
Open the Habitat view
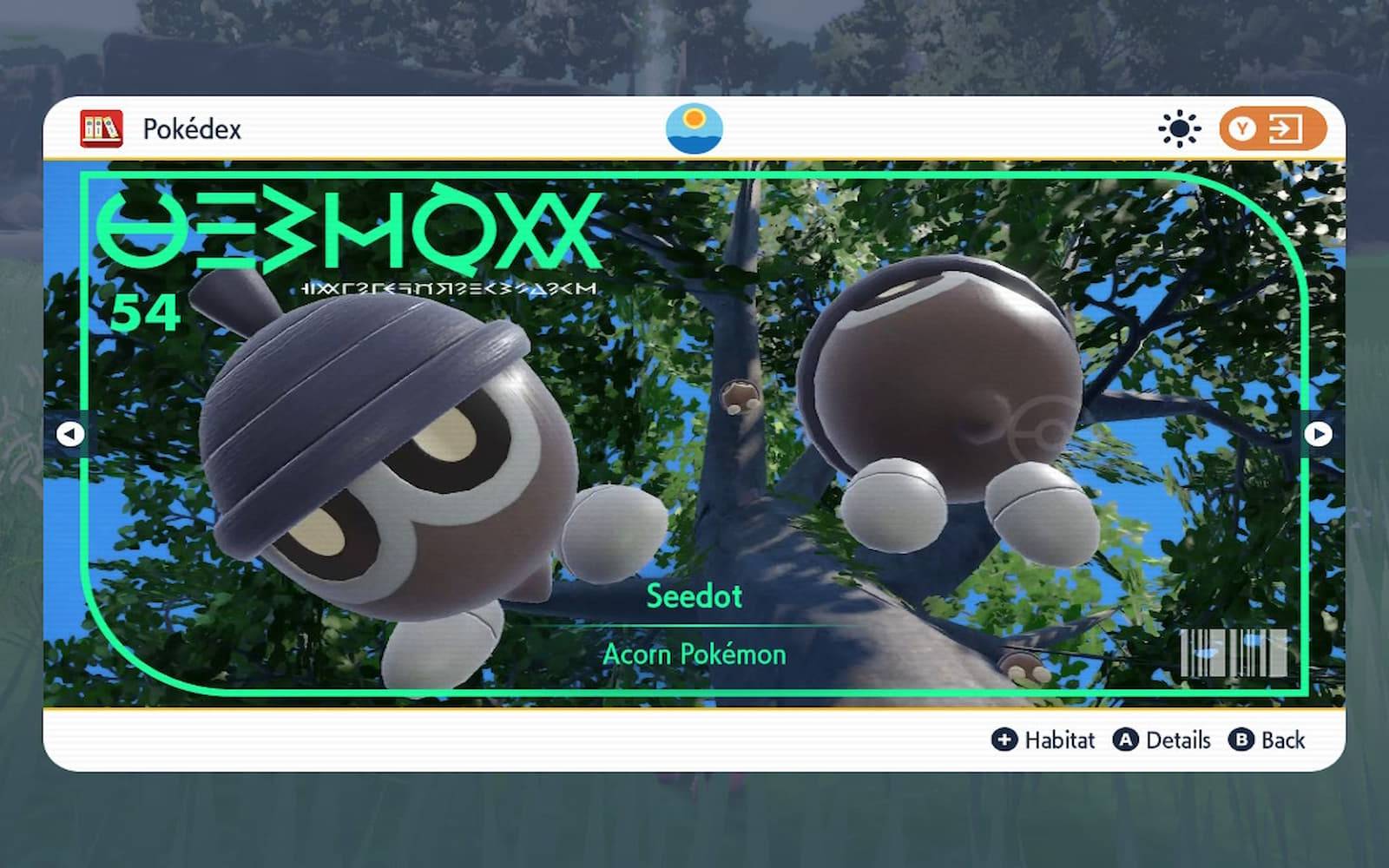point(1043,740)
